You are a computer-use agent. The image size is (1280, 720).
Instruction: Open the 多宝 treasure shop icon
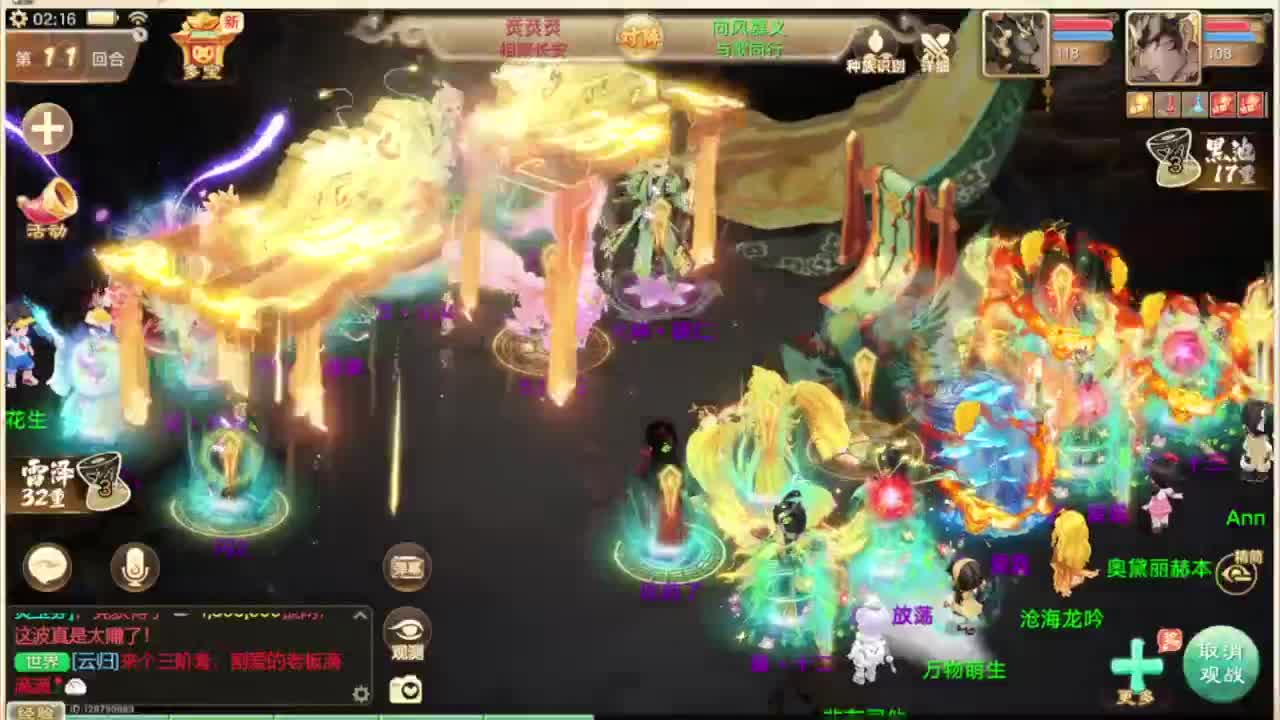200,48
